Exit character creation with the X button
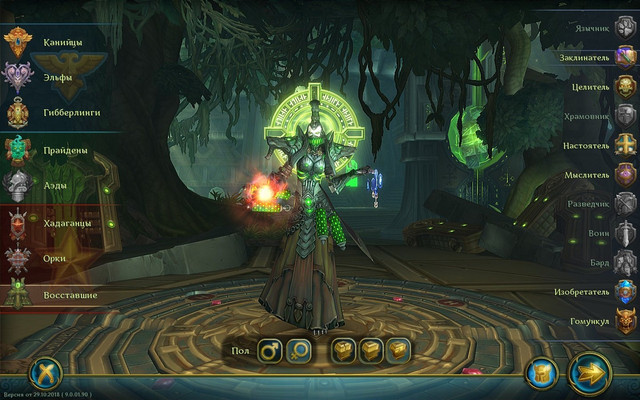 click(x=45, y=374)
